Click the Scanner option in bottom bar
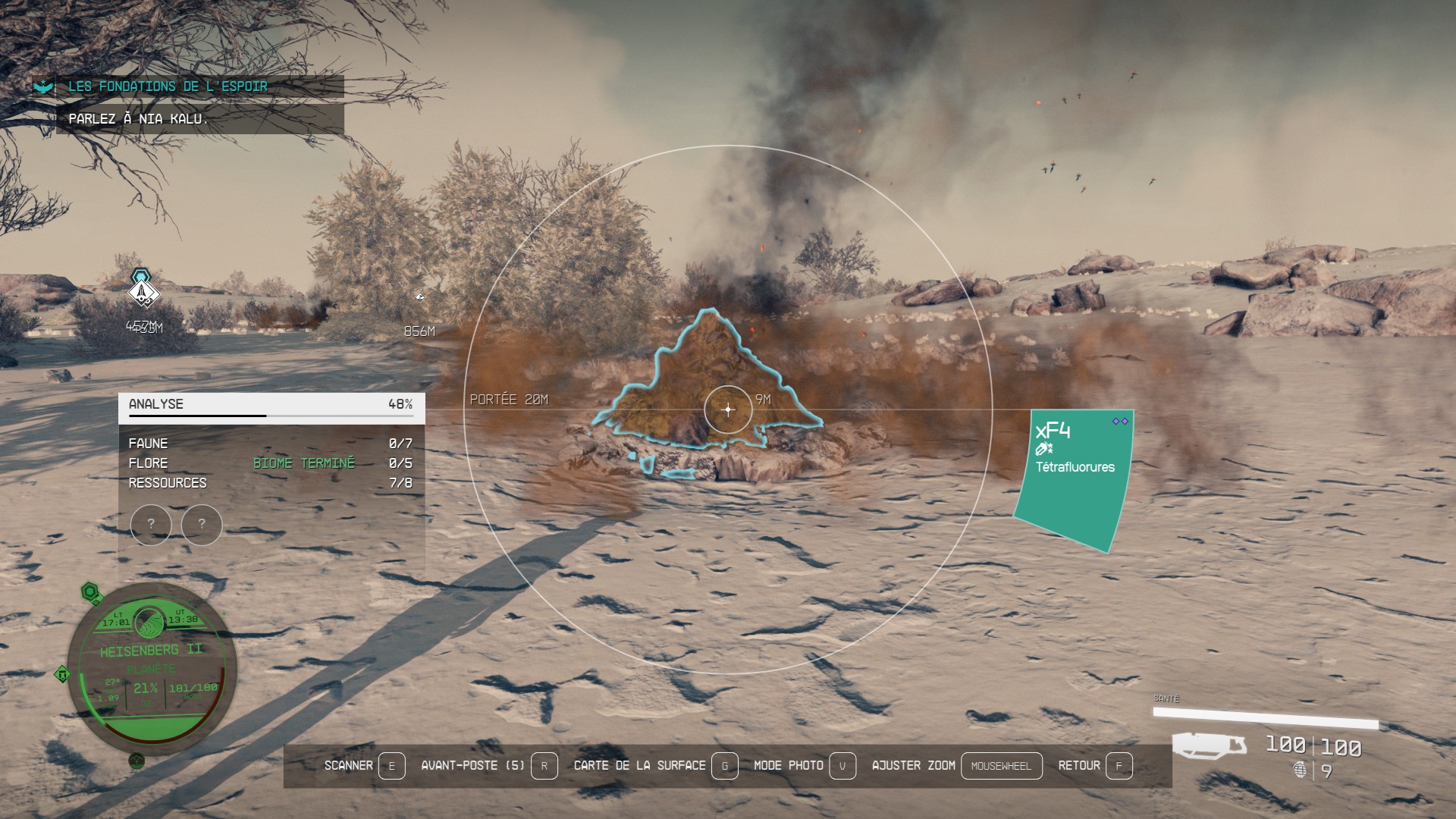 pyautogui.click(x=364, y=766)
